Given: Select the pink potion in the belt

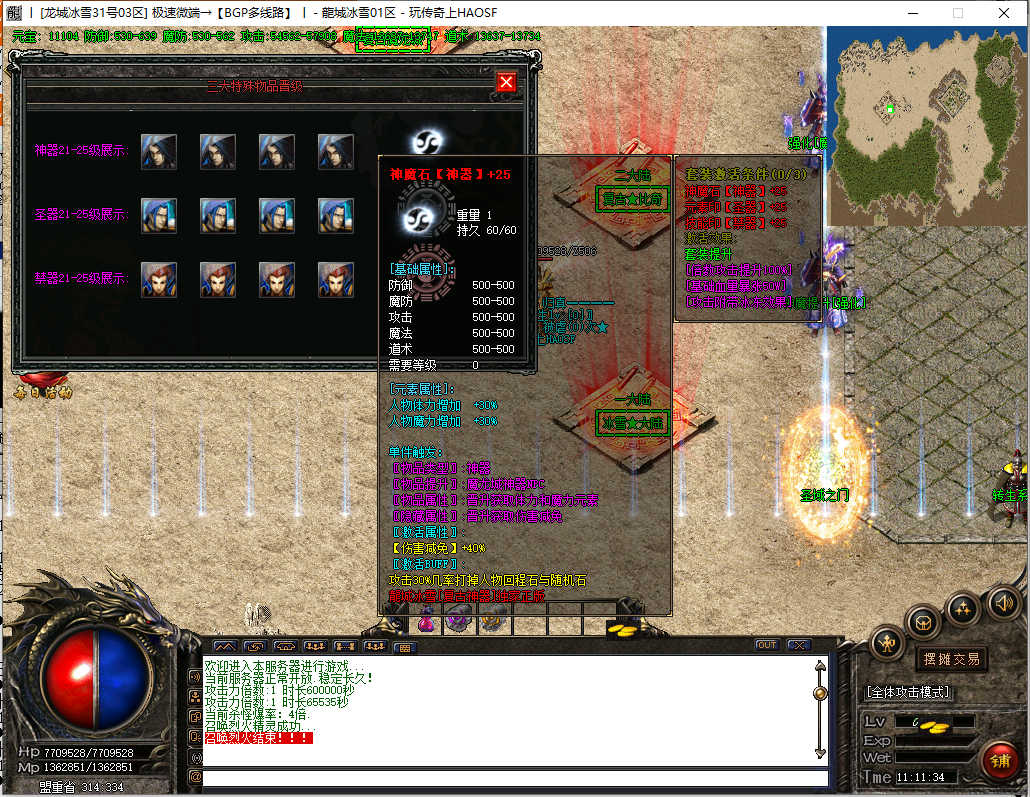Looking at the screenshot, I should [427, 623].
